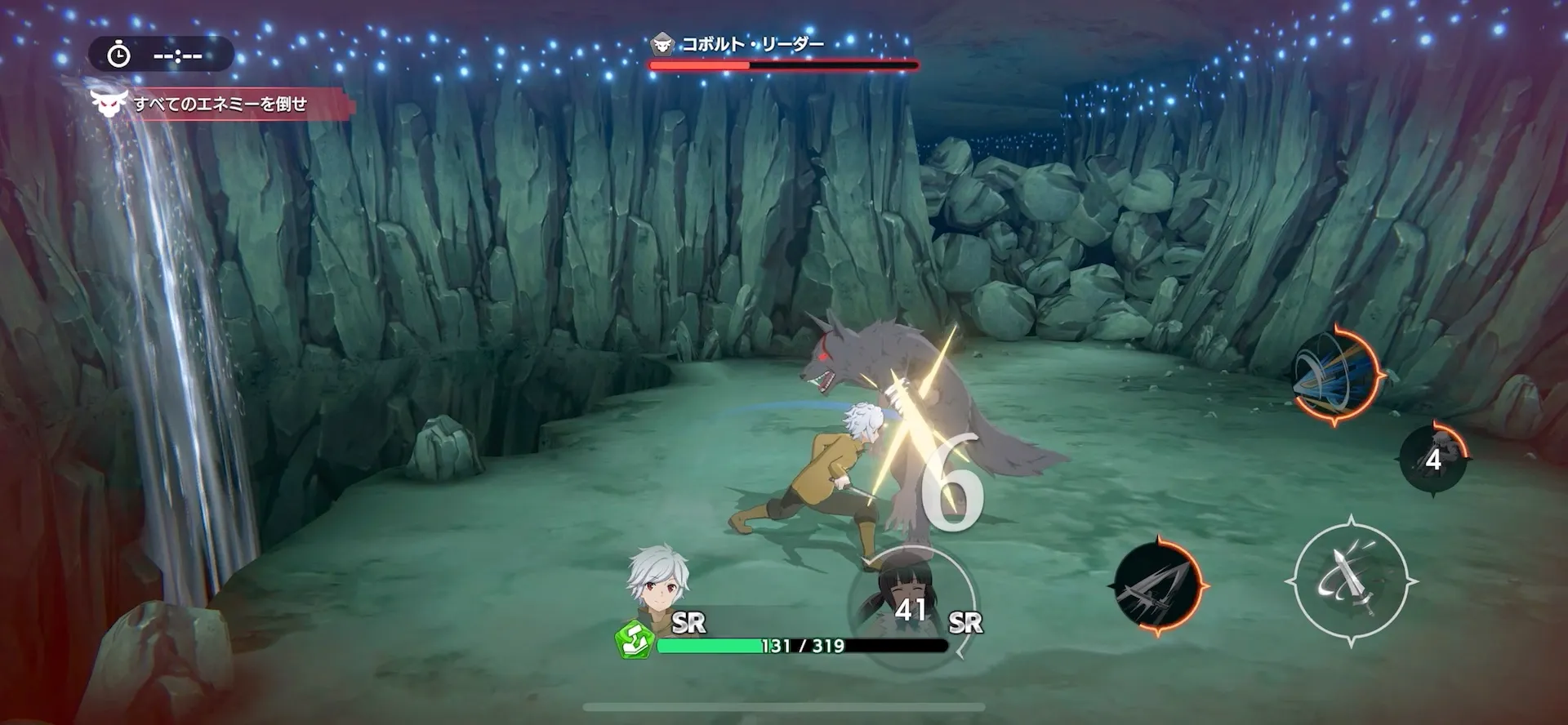Tap the mission objective すべてのエネミーを倒せ banner
1568x725 pixels.
coord(220,105)
